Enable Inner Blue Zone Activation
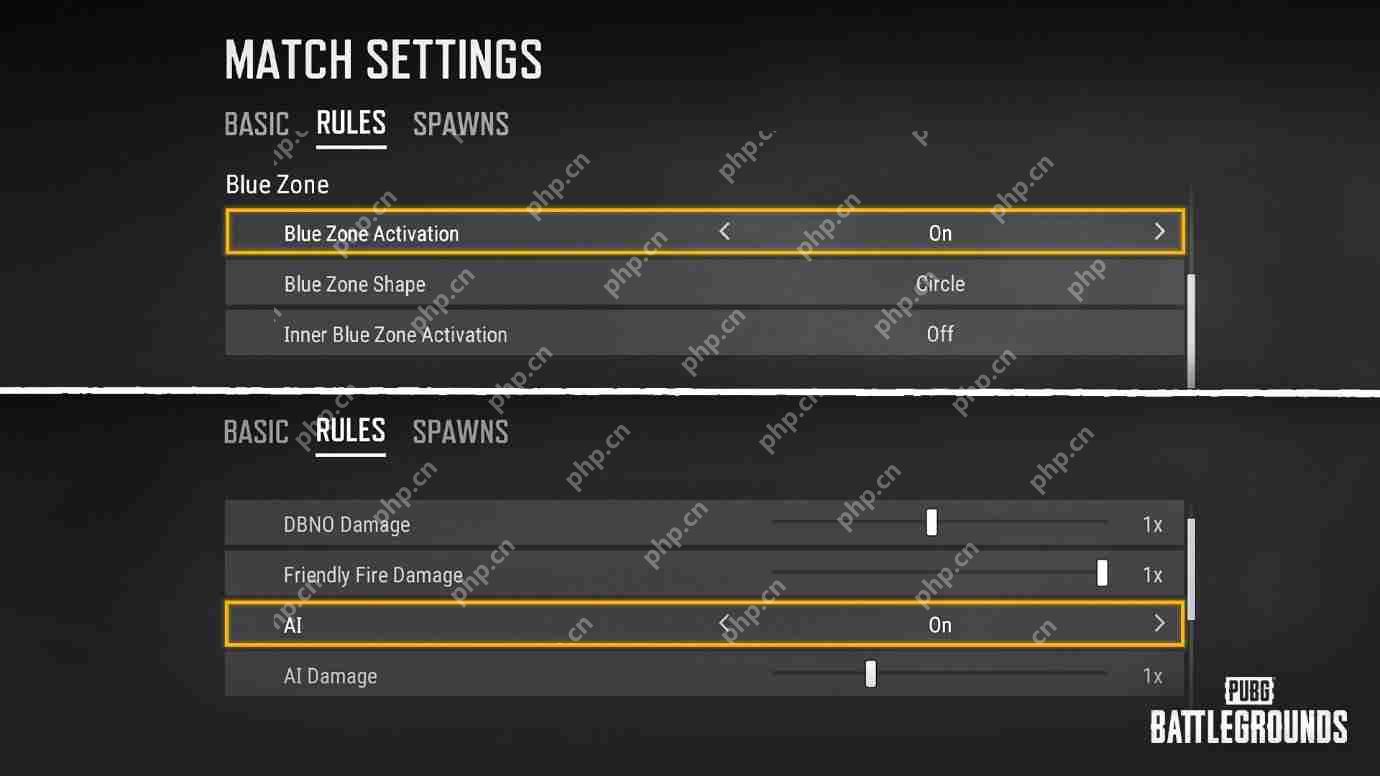The image size is (1380, 776). pos(940,334)
